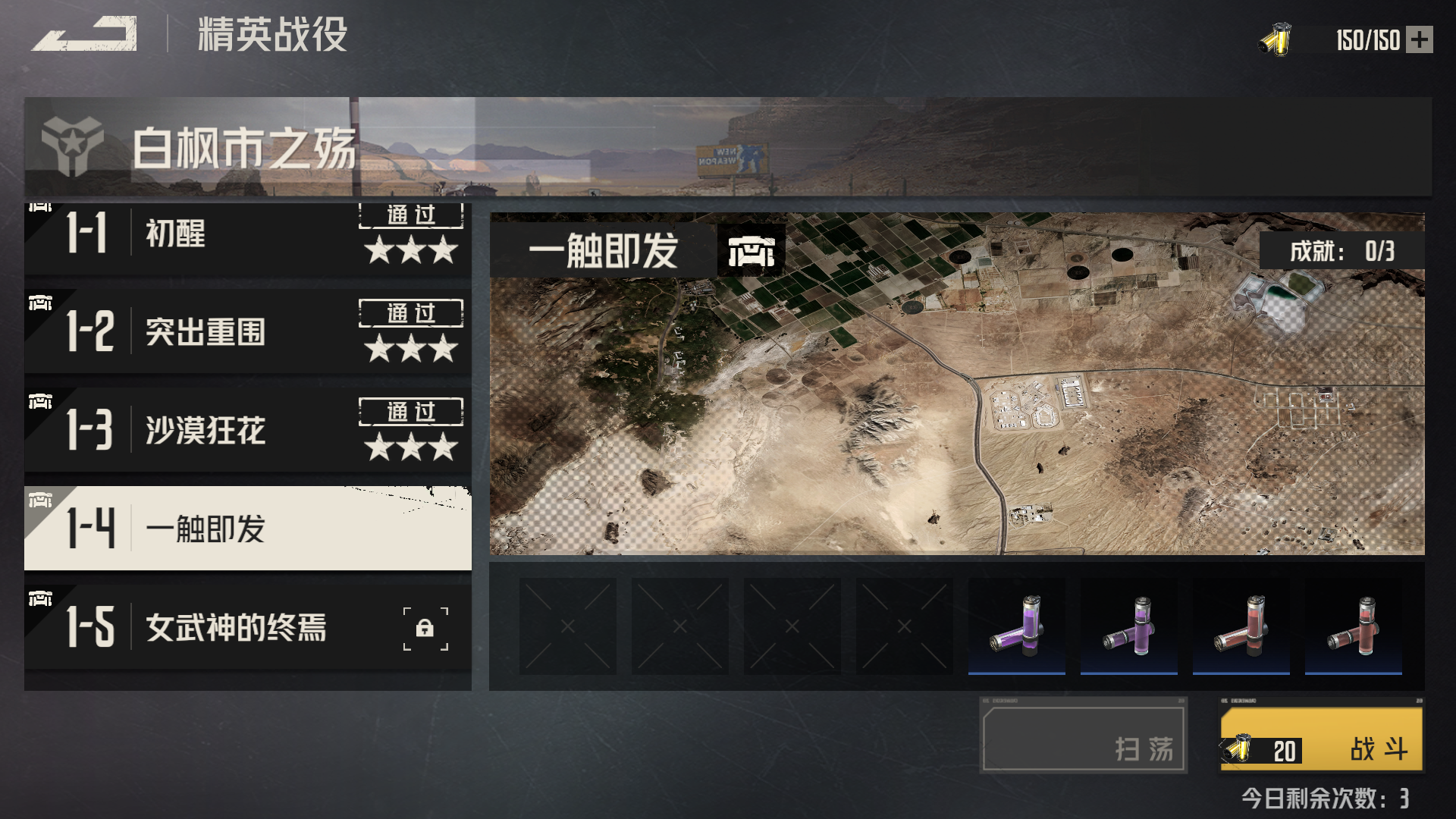Select stage 1-4 一触即发
Image resolution: width=1456 pixels, height=819 pixels.
click(x=247, y=529)
